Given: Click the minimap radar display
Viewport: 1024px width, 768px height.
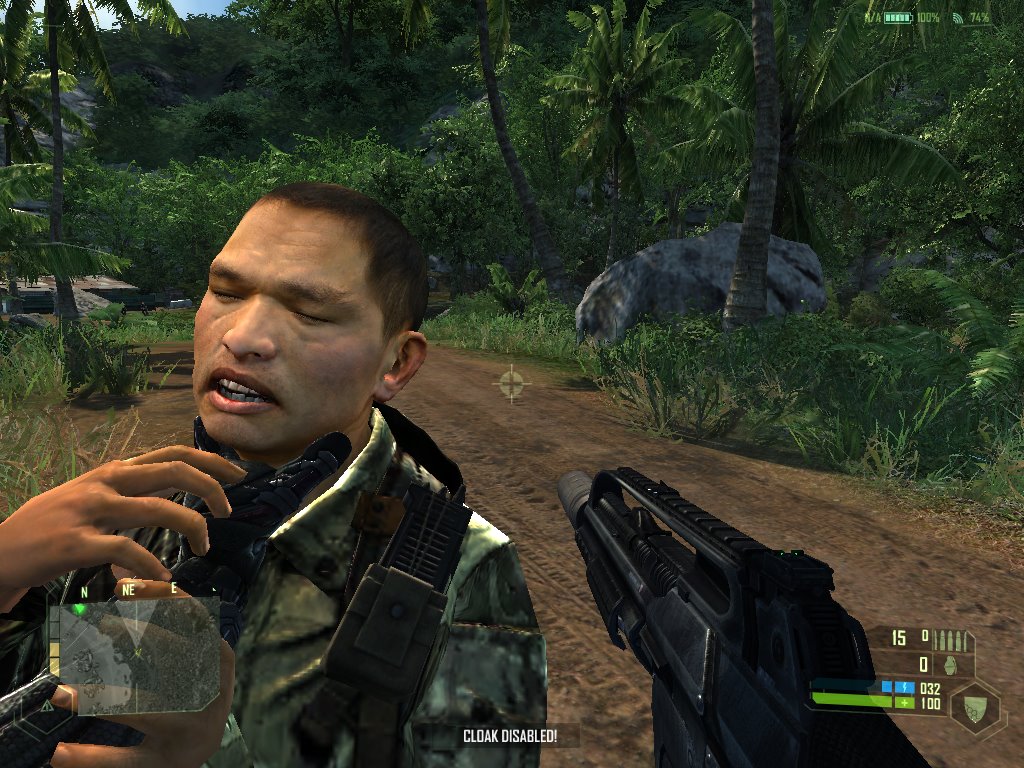Looking at the screenshot, I should (x=138, y=656).
